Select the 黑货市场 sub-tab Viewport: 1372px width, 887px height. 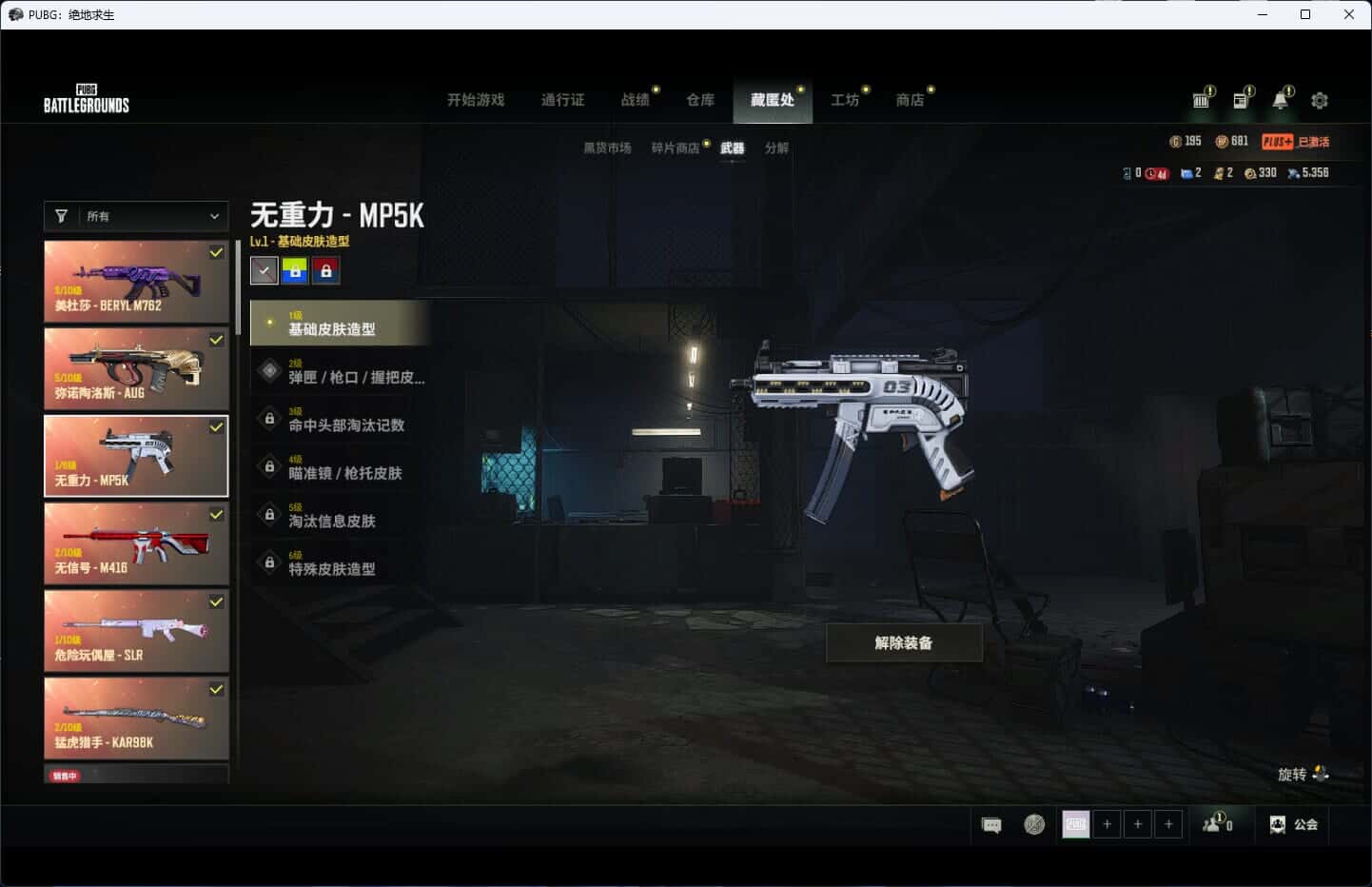tap(607, 148)
